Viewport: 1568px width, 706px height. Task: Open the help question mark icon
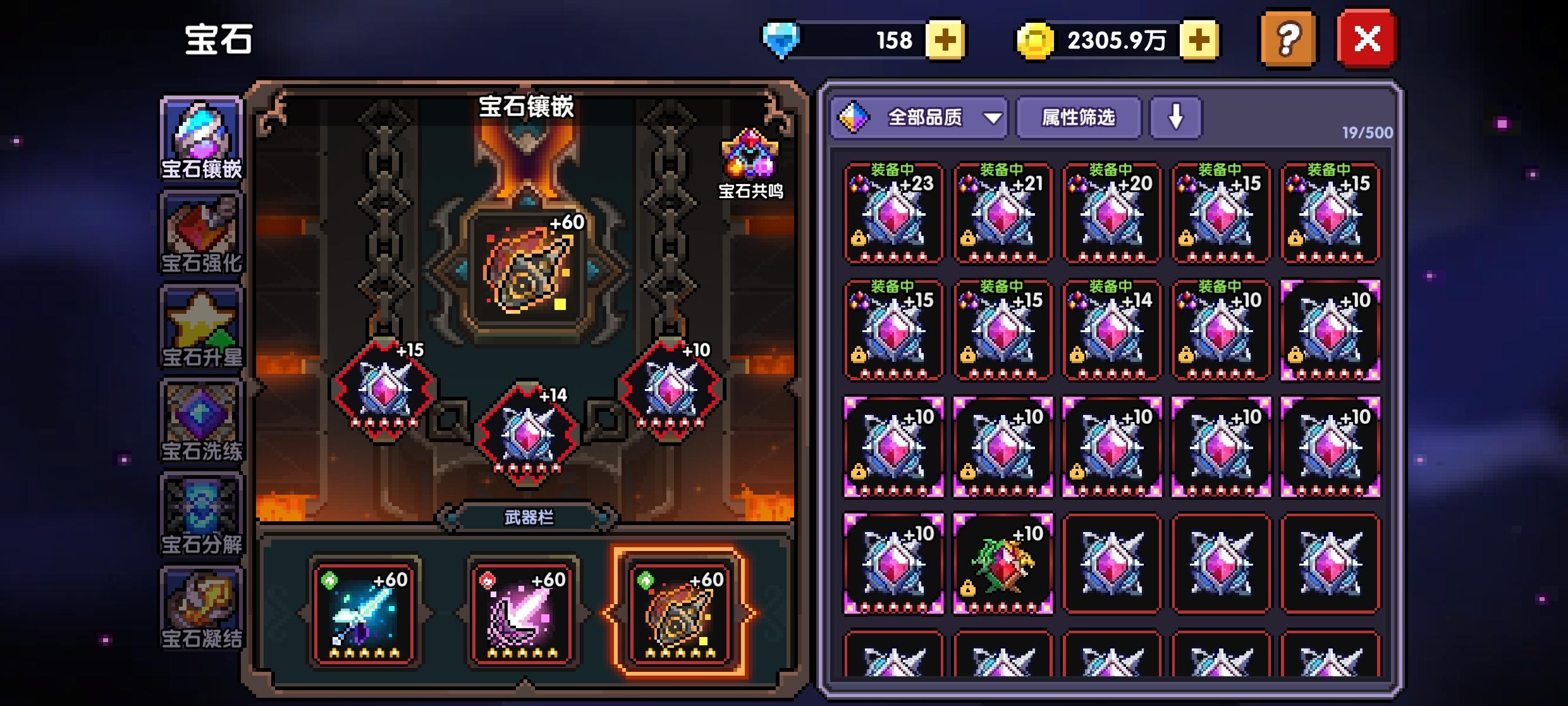point(1289,39)
